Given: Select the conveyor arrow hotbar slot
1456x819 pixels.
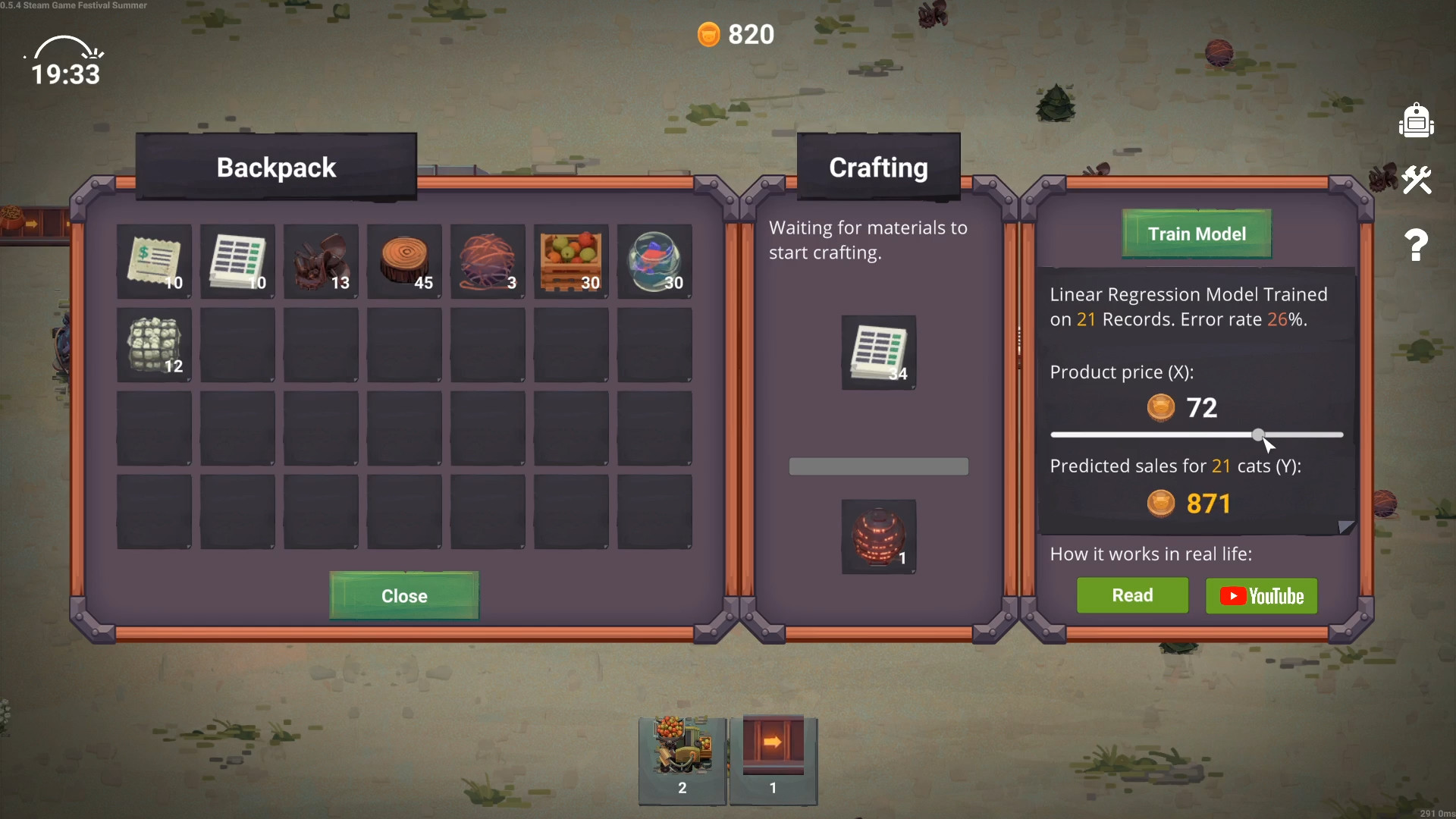Looking at the screenshot, I should [773, 760].
